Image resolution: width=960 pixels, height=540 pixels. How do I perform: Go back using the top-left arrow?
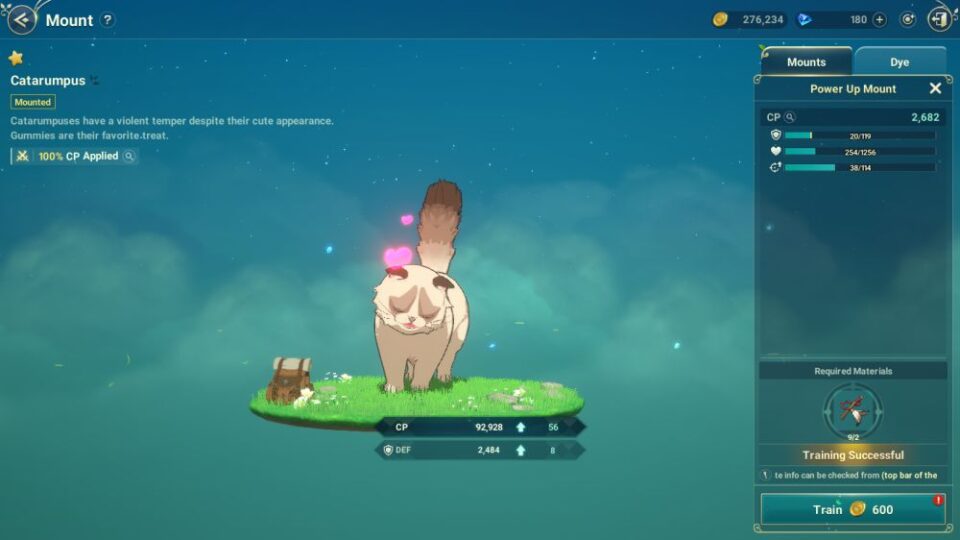pos(21,20)
